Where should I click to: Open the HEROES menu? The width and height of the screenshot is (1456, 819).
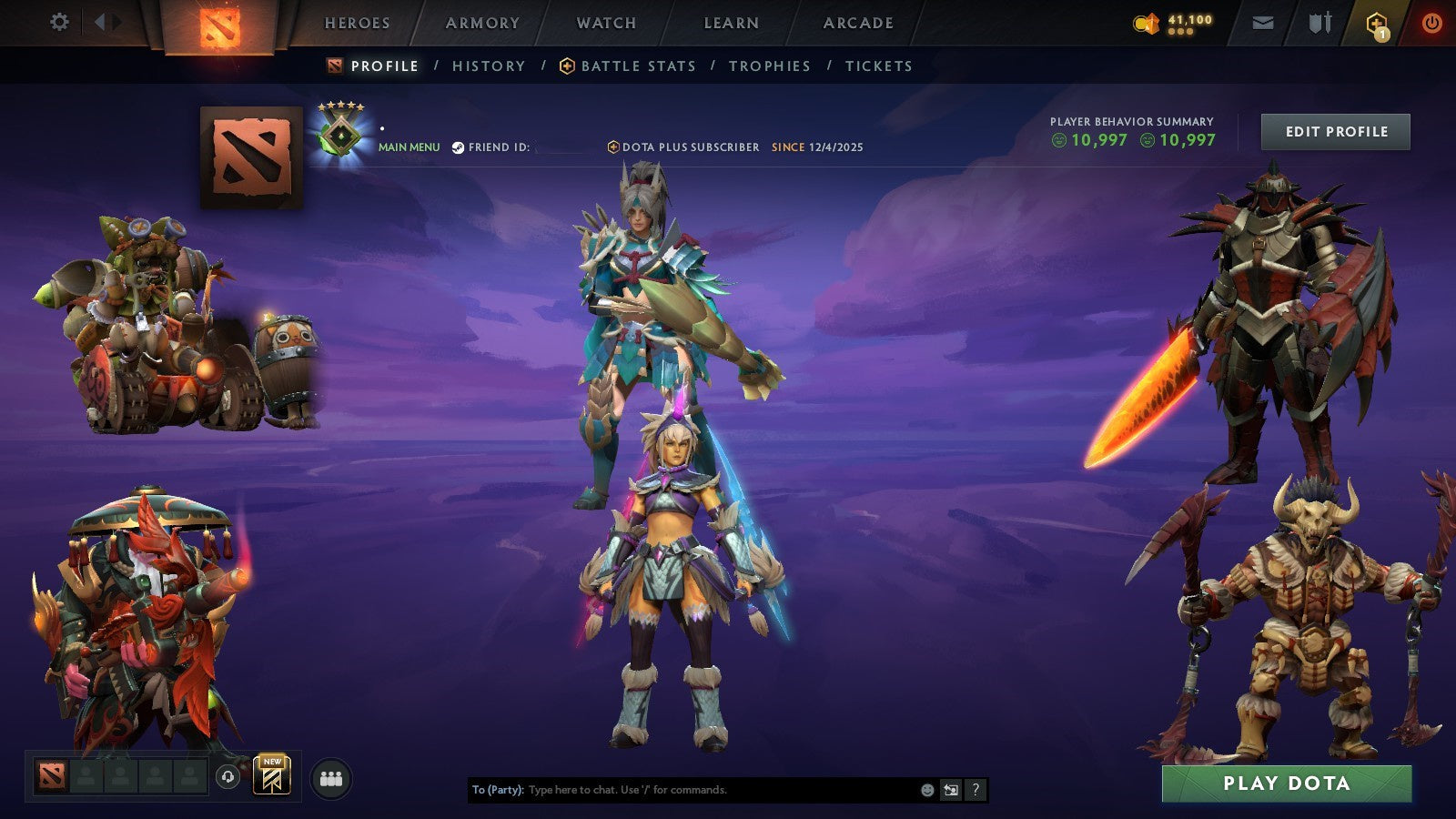(357, 23)
